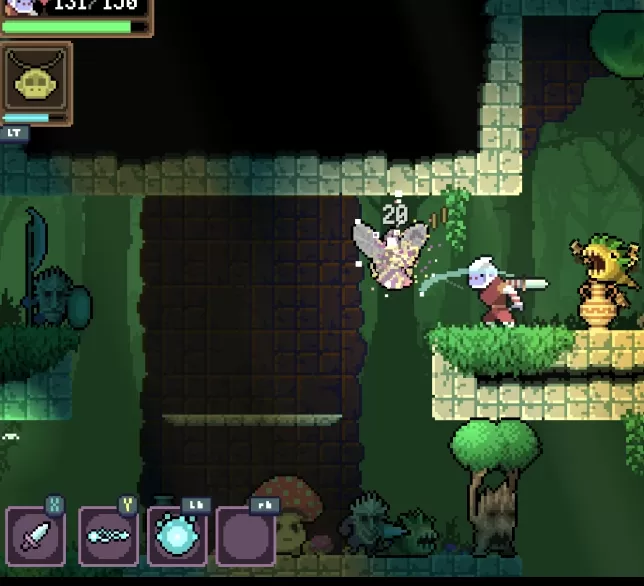
Task: Use the glowing cyan orb ability
Action: tap(177, 536)
